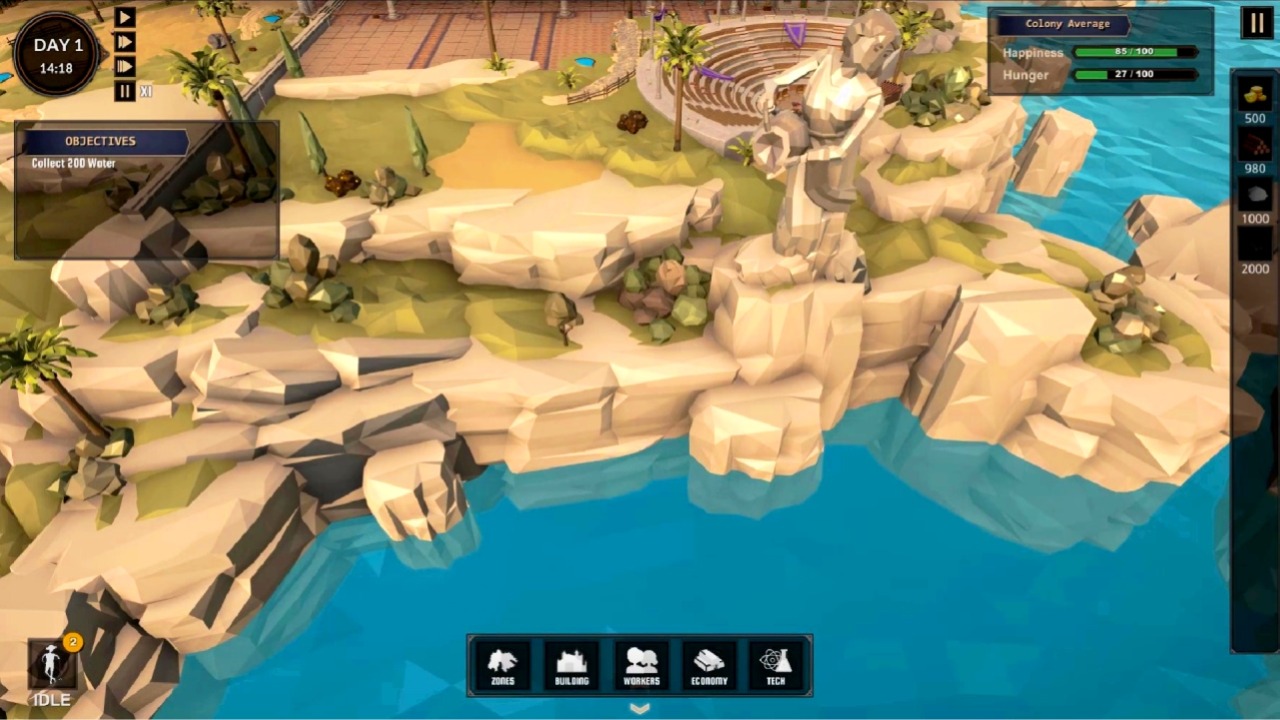The width and height of the screenshot is (1280, 720).
Task: Enable double speed playback
Action: (124, 42)
